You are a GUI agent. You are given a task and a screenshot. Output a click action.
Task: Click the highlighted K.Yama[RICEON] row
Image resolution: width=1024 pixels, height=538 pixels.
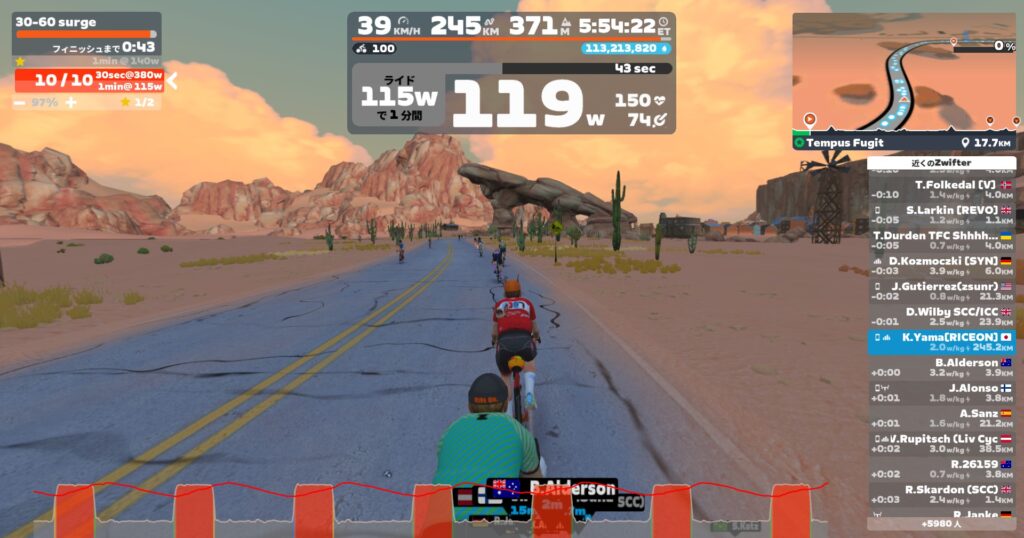pos(941,342)
